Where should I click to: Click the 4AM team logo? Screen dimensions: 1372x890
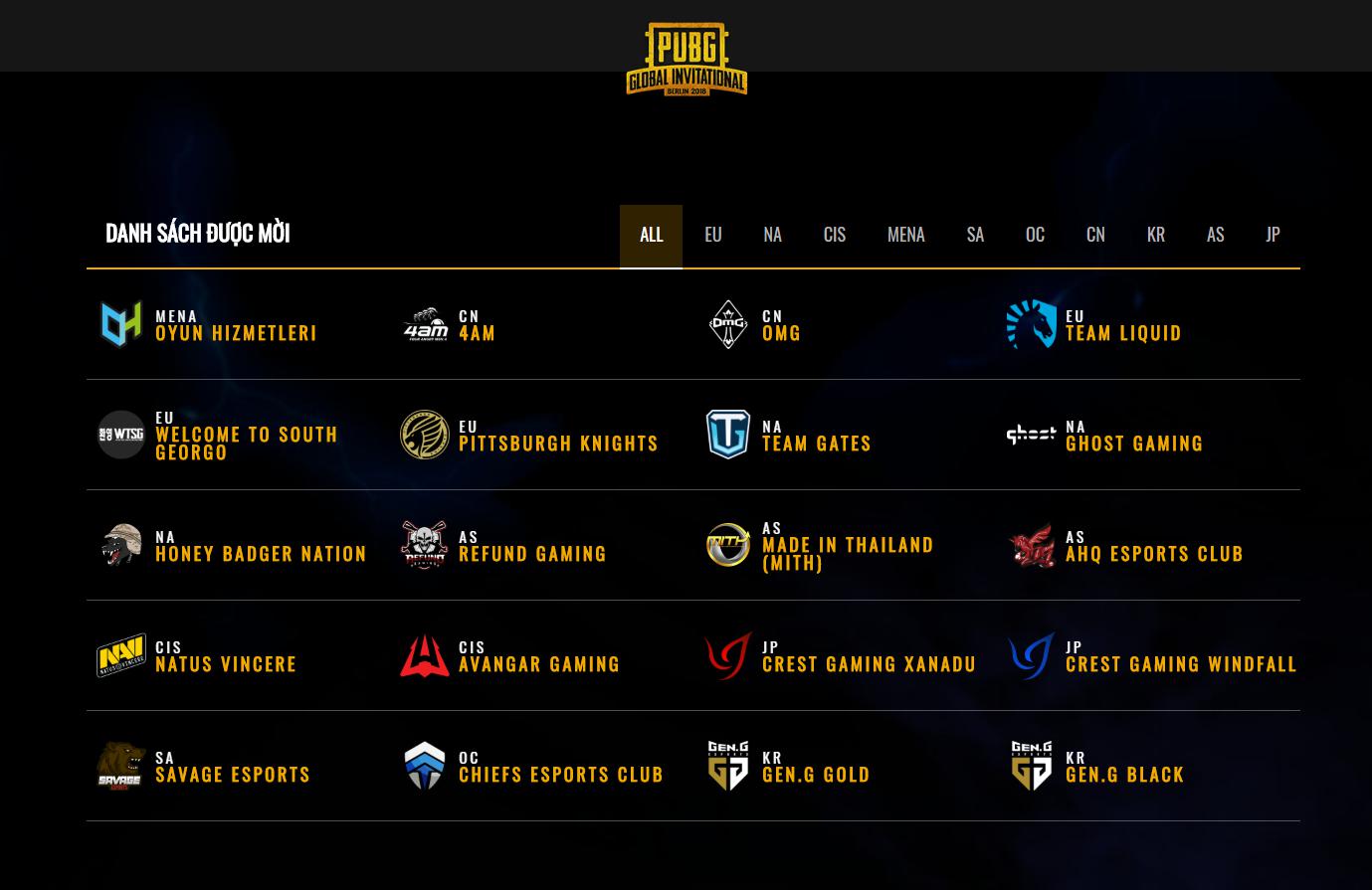click(x=425, y=324)
